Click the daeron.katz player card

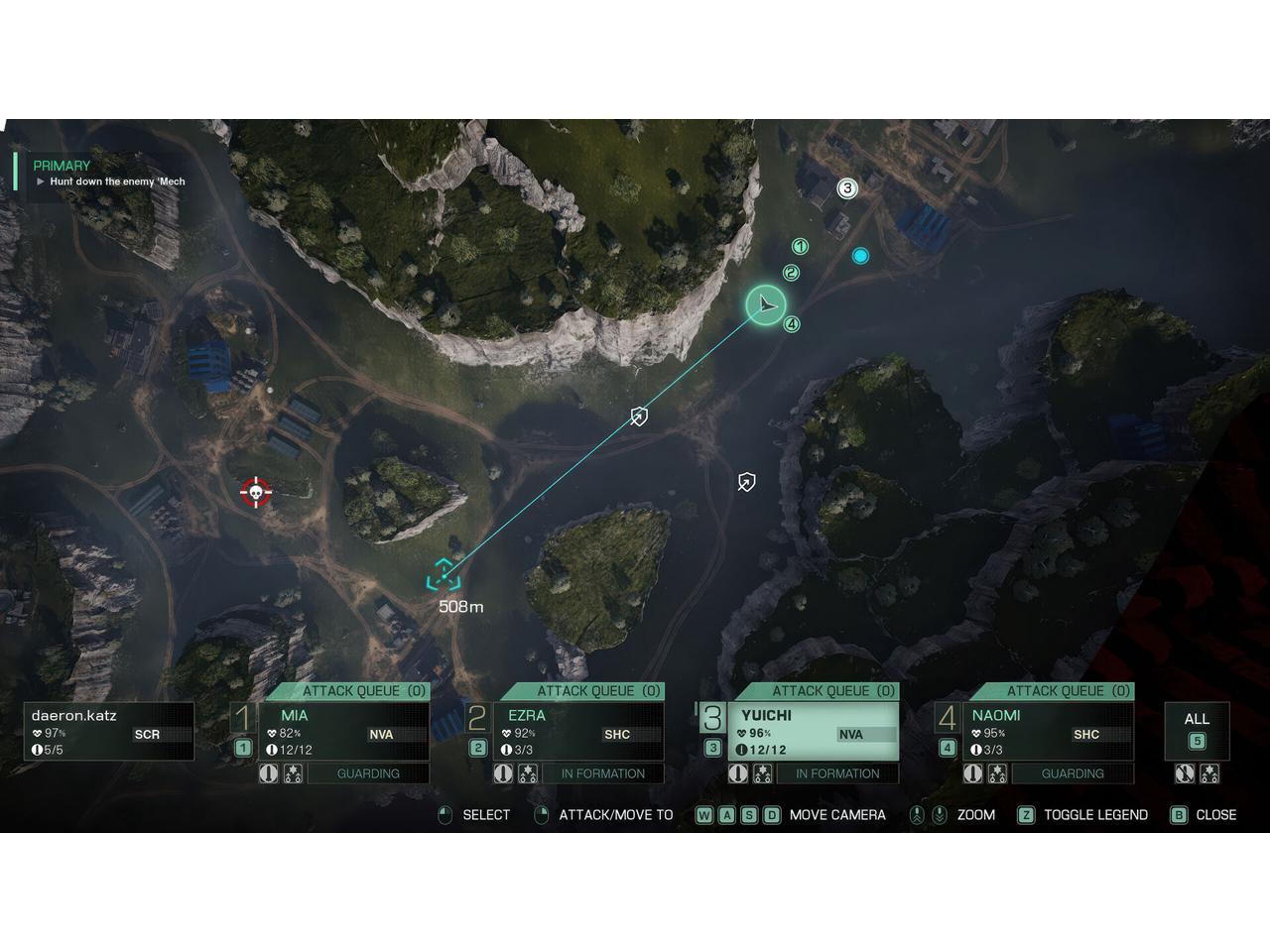click(109, 732)
